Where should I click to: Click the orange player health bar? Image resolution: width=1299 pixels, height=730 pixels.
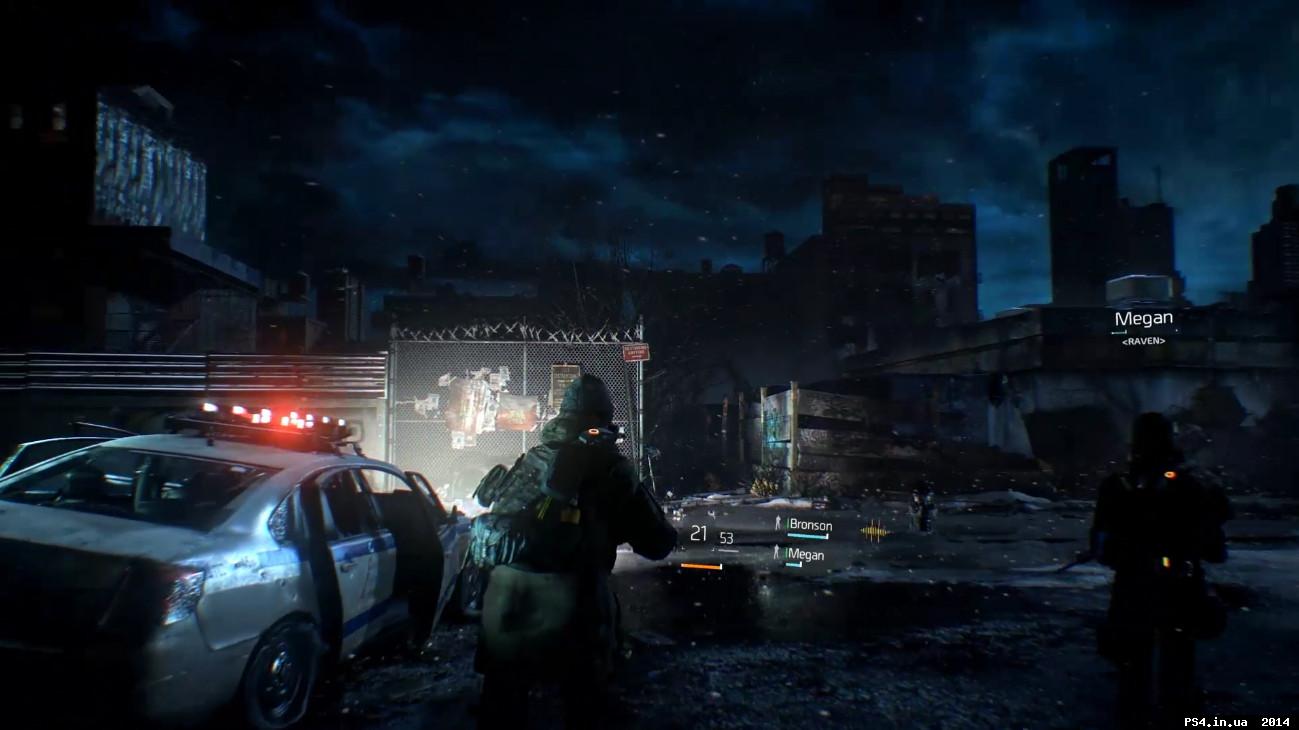pos(701,567)
